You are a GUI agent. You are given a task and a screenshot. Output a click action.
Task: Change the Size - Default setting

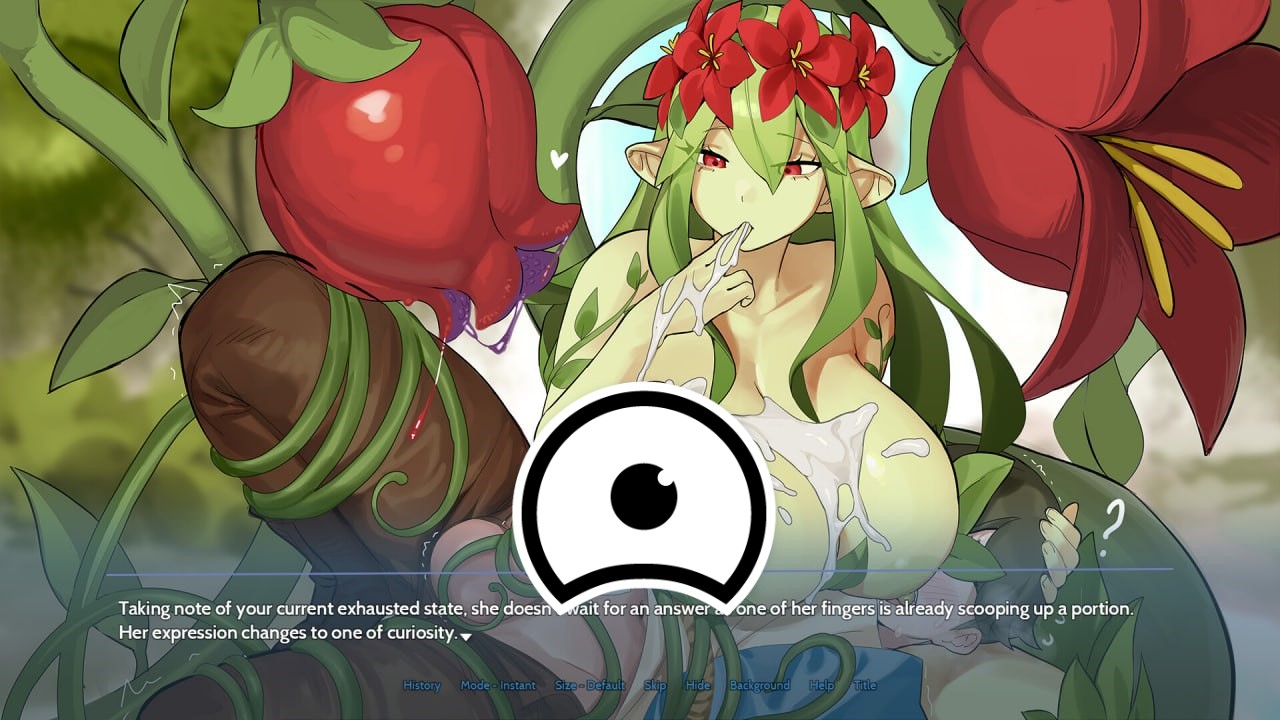[x=590, y=686]
